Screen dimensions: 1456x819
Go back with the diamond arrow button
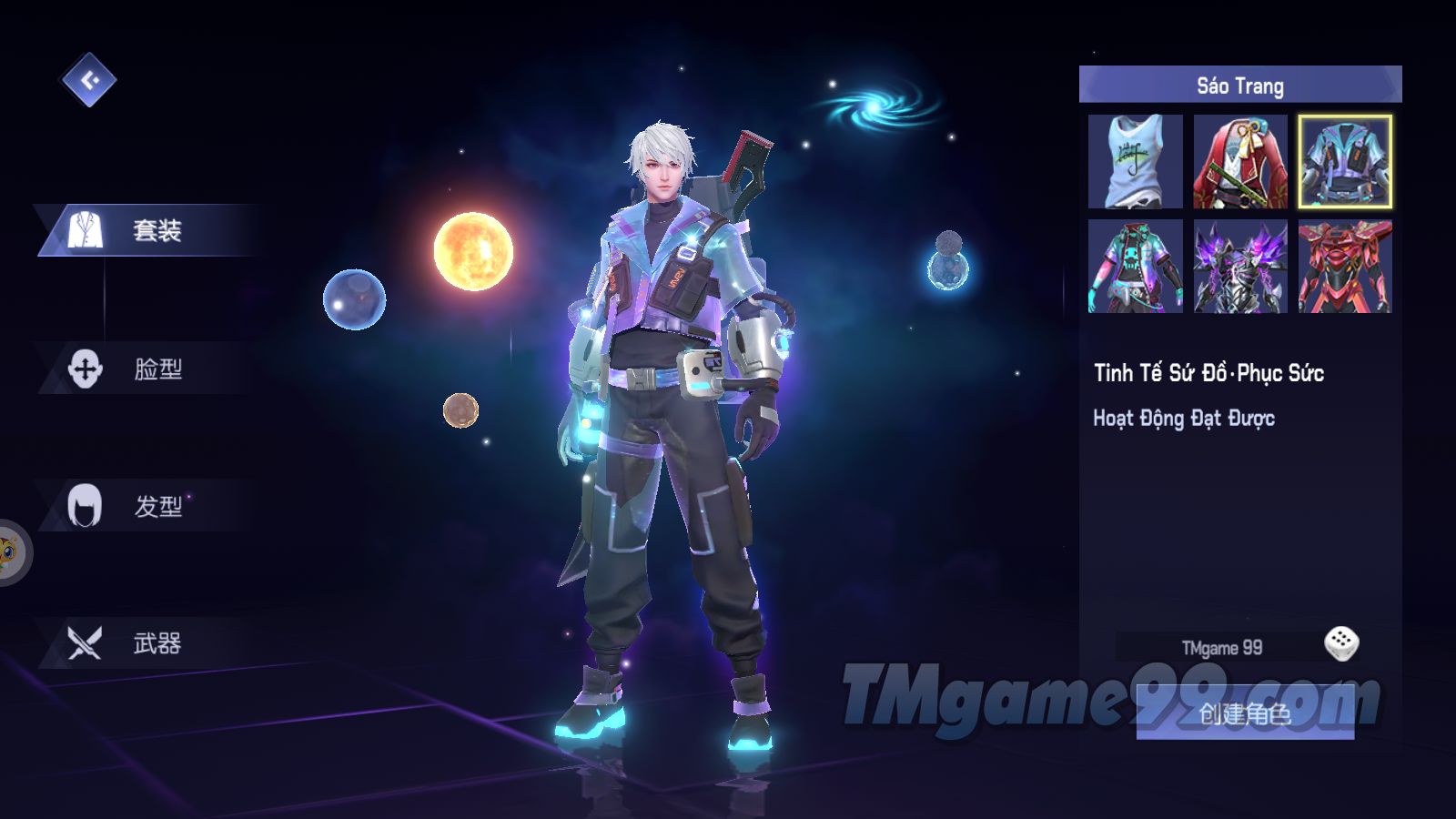click(88, 80)
